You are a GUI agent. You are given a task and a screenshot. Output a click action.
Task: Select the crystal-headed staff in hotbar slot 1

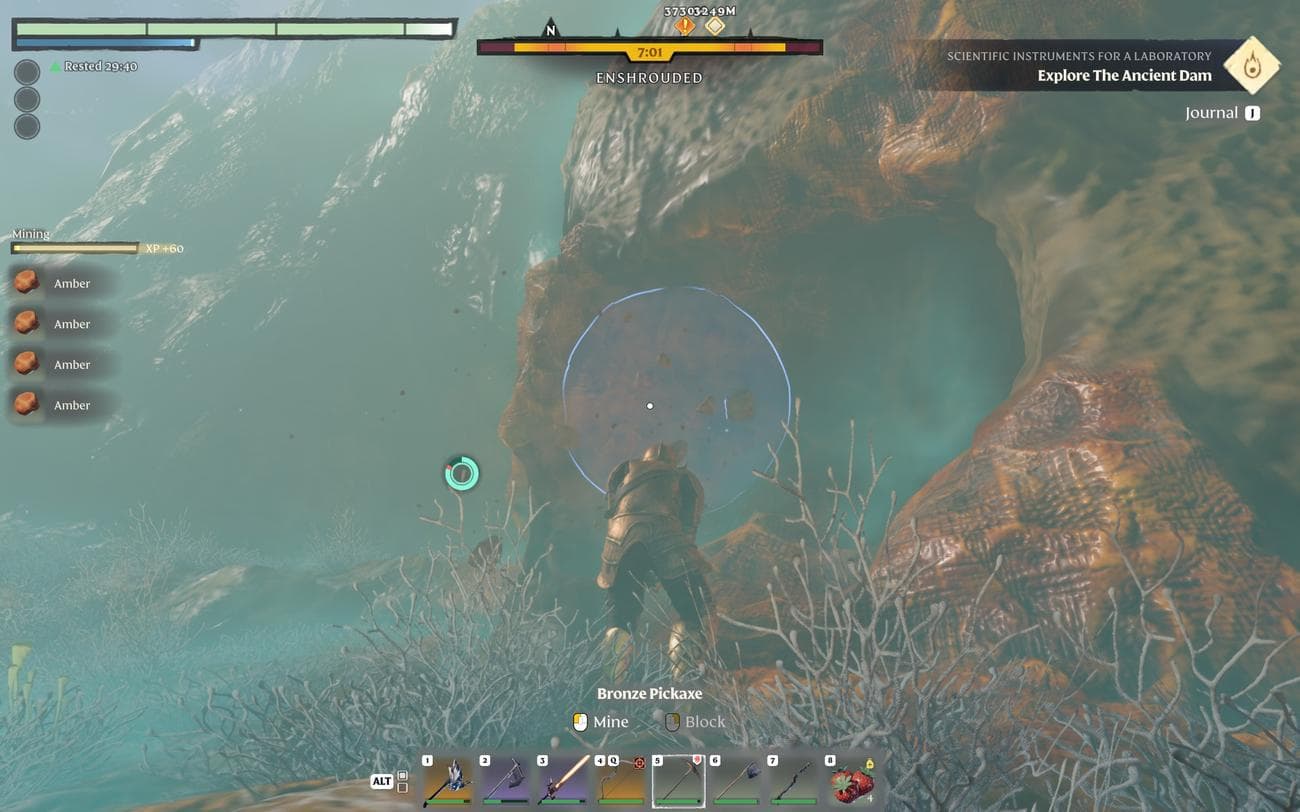click(447, 782)
